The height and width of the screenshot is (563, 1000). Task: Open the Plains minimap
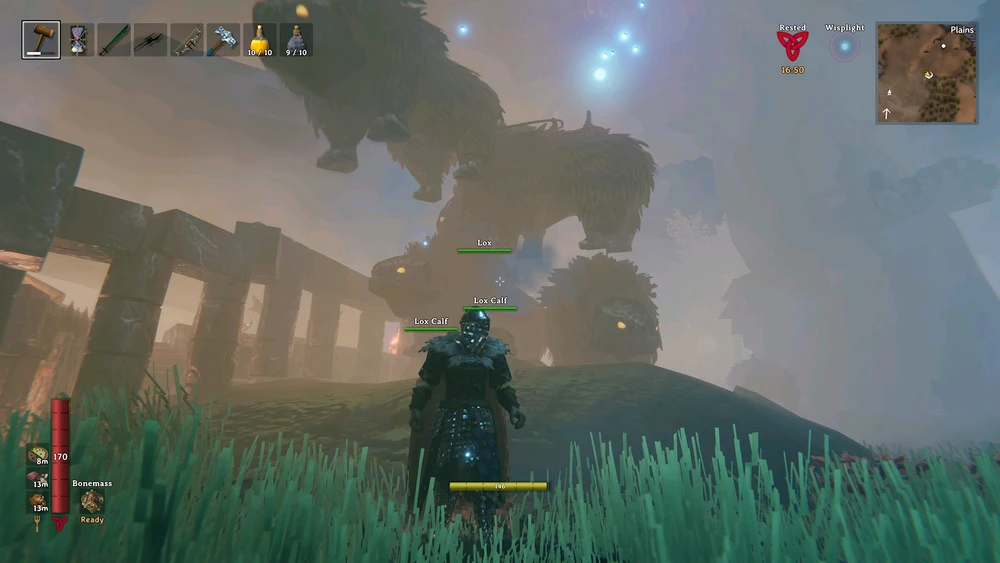coord(926,73)
